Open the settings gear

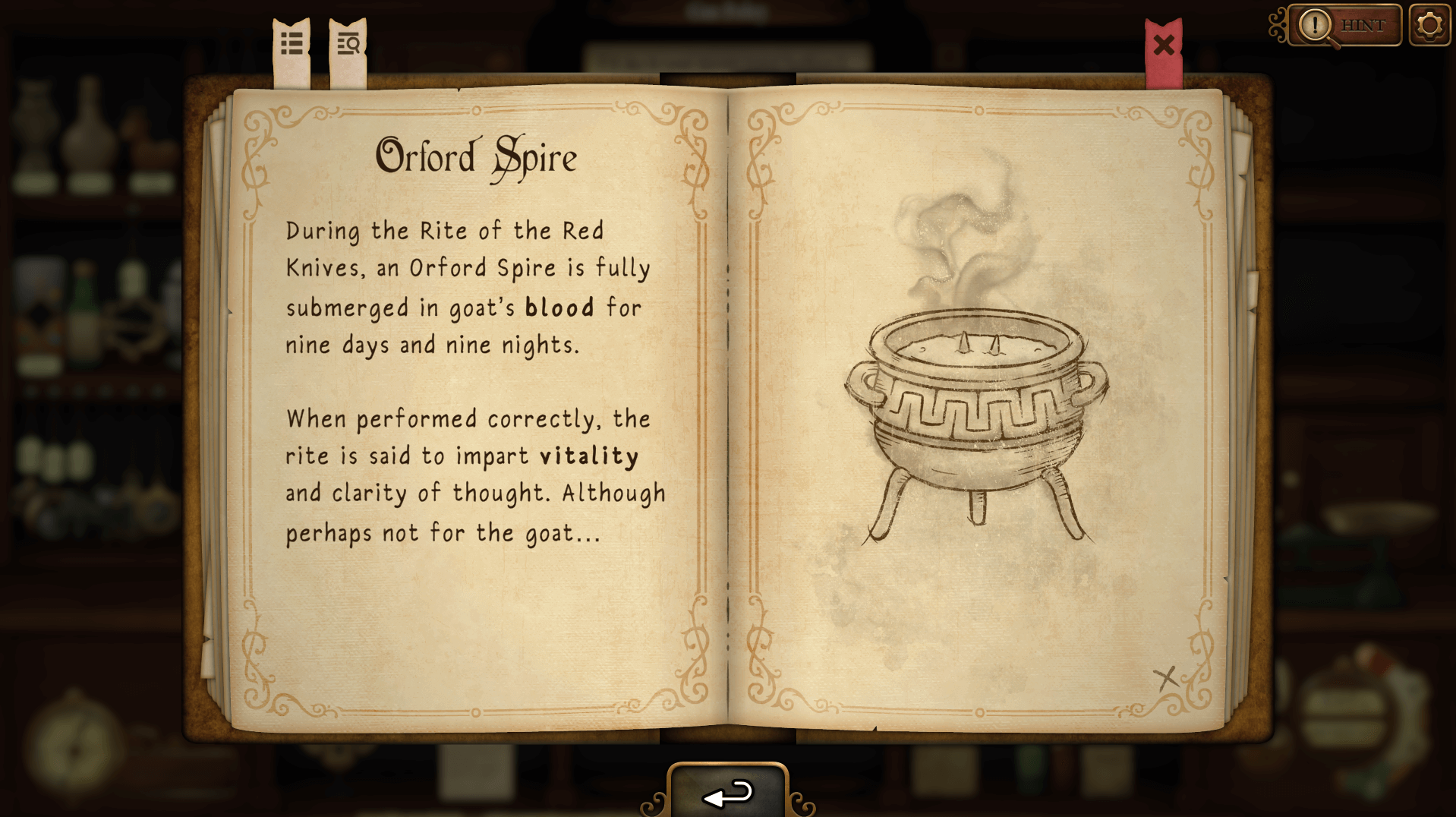coord(1430,24)
